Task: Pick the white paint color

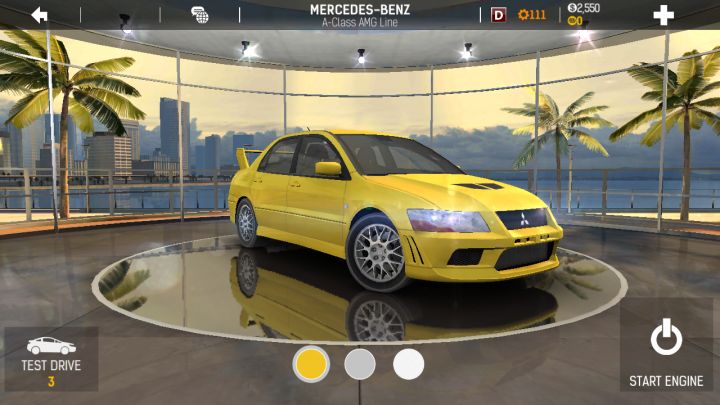Action: 408,364
